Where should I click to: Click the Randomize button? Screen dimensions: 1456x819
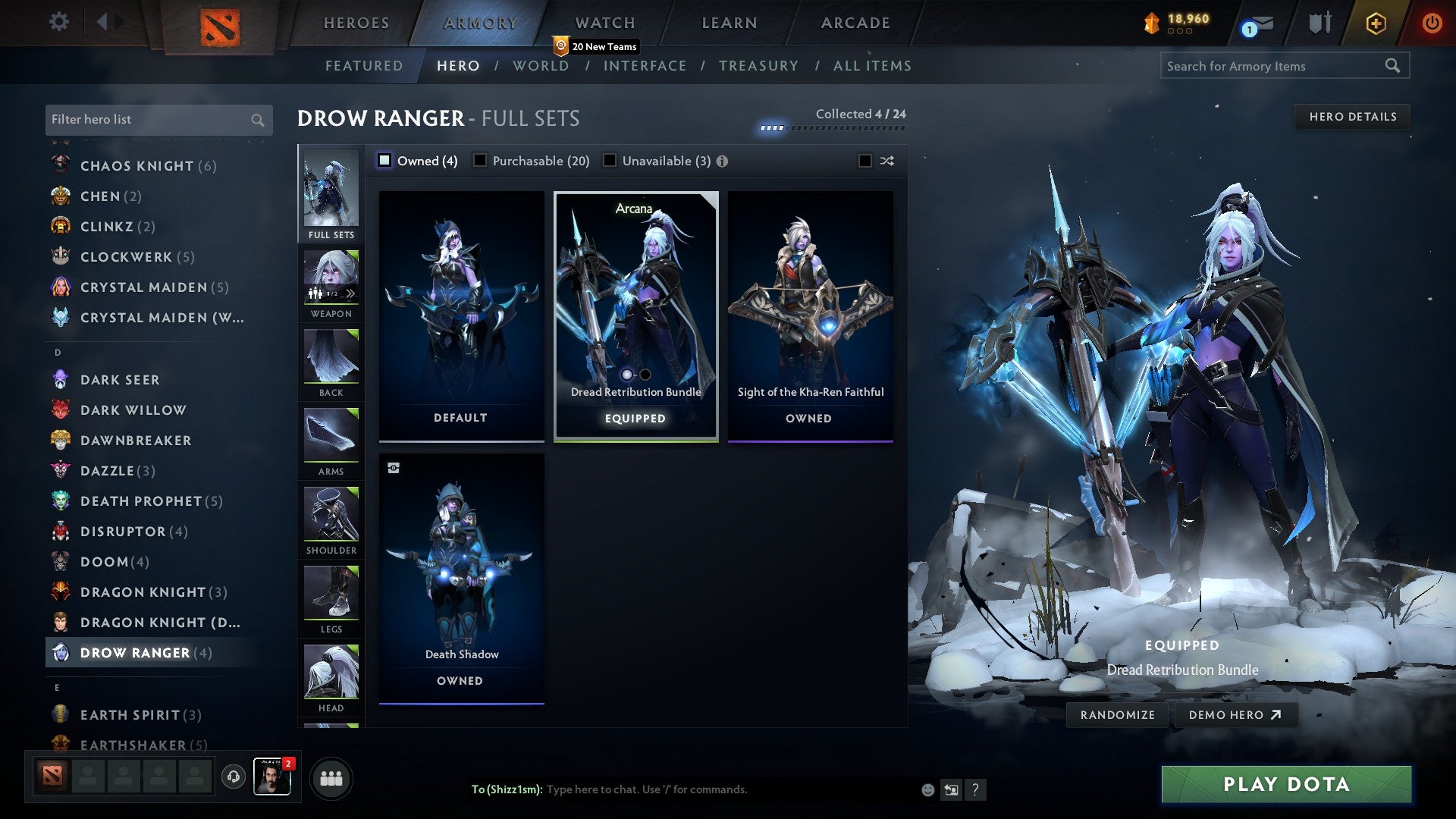(1116, 714)
